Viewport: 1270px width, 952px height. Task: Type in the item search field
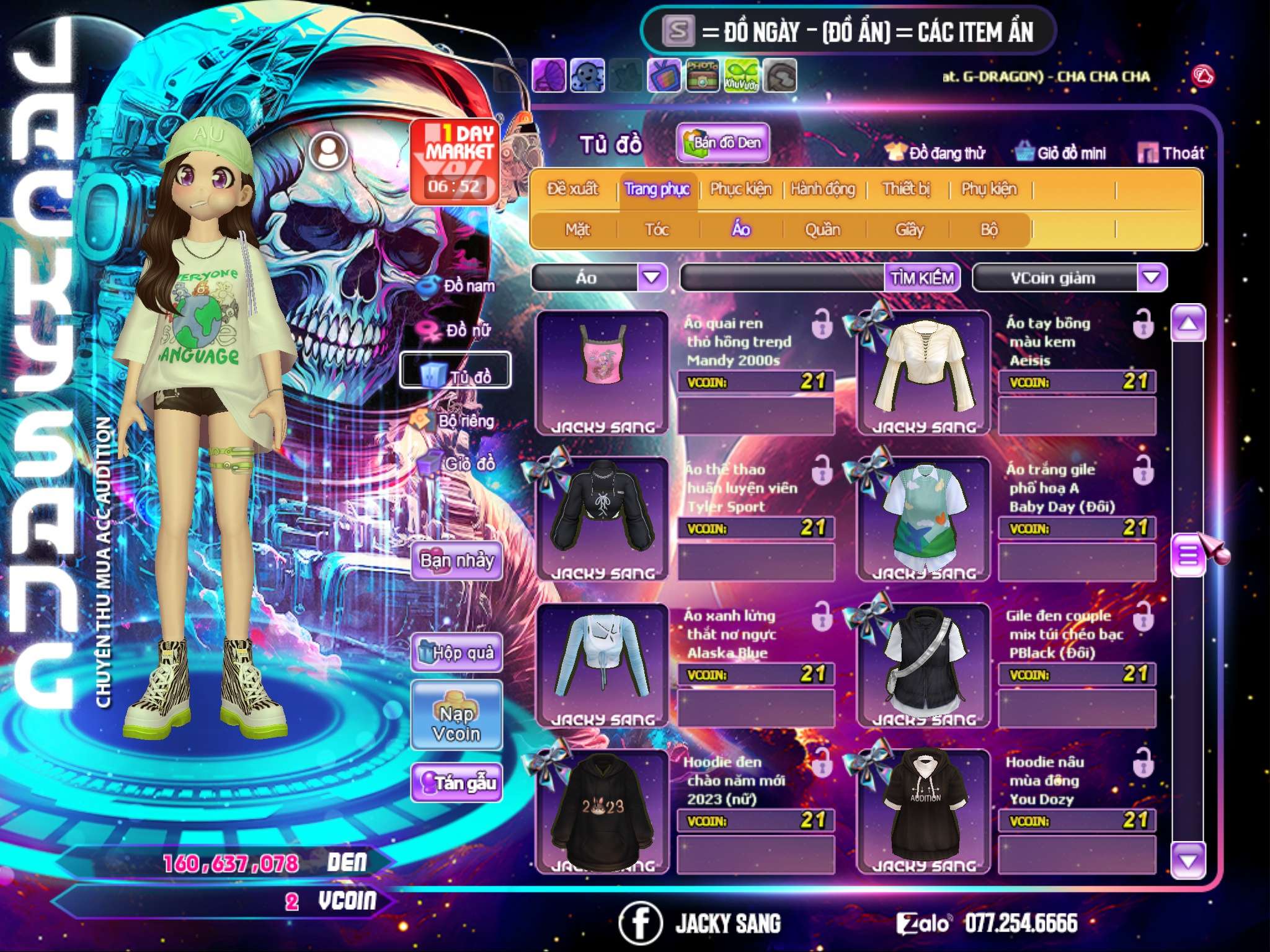pos(781,278)
